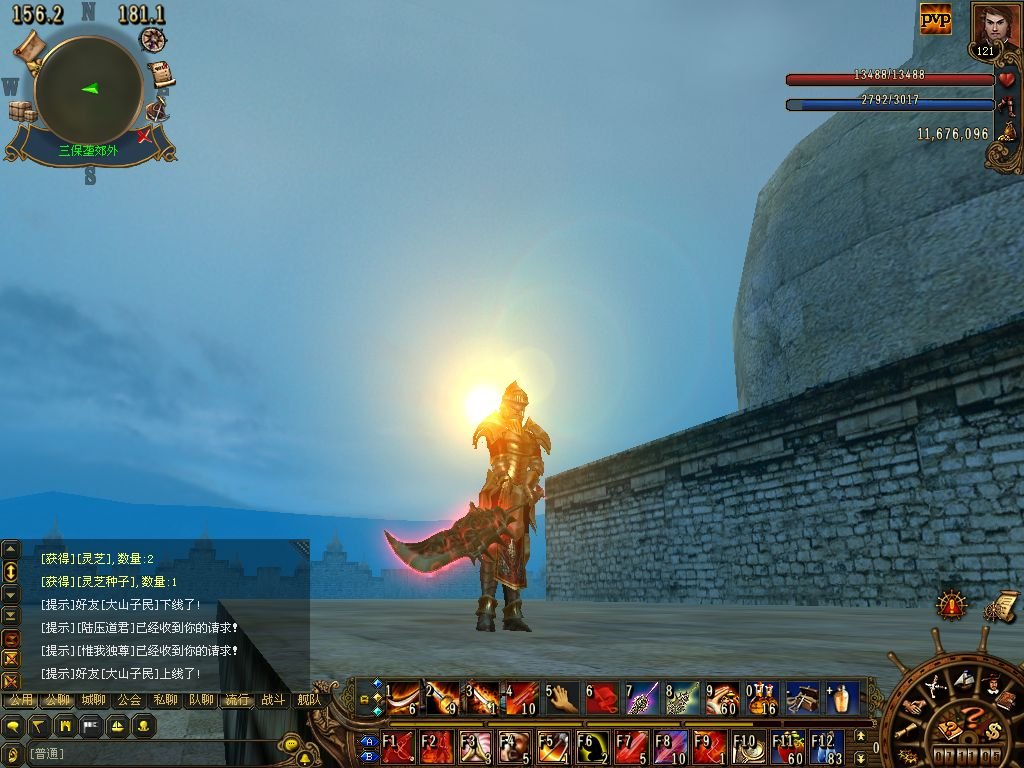Open the rolled map scroll icon
Viewport: 1024px width, 768px height.
[x=30, y=44]
